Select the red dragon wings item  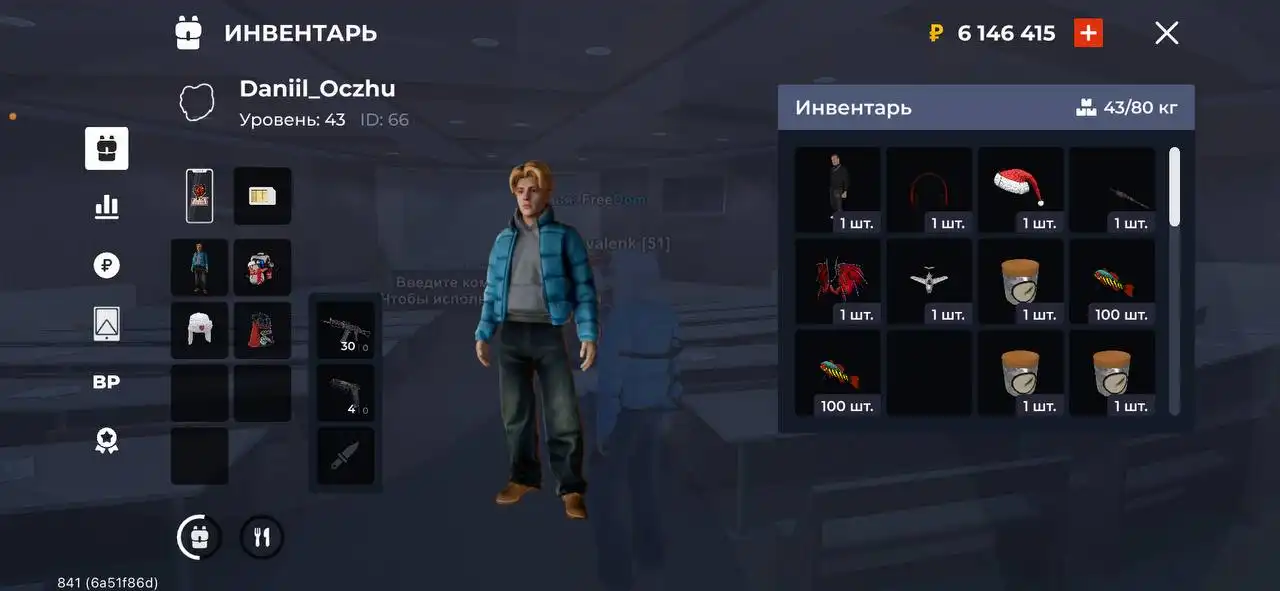(838, 281)
